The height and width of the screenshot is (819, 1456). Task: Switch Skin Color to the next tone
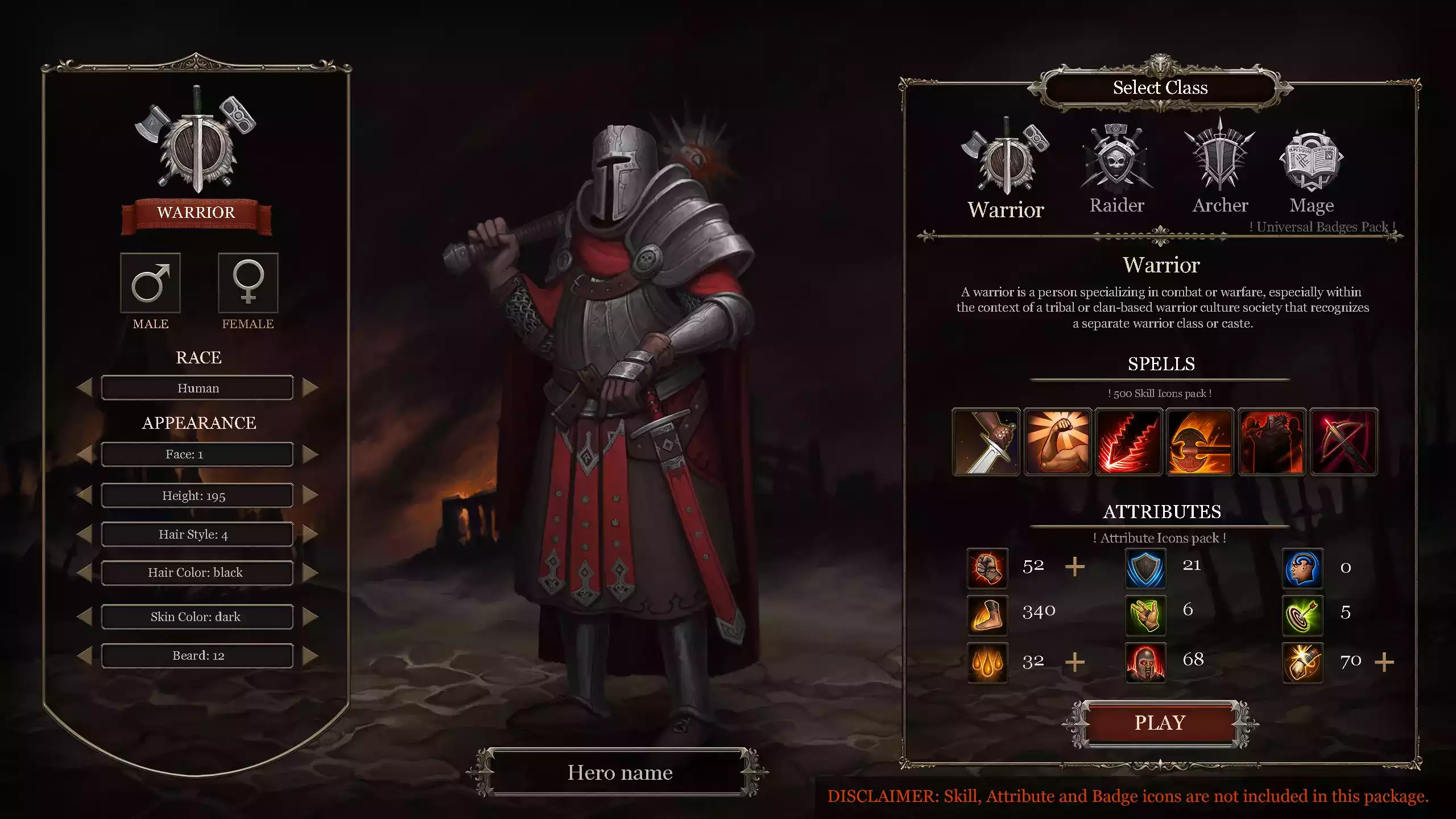coord(310,617)
